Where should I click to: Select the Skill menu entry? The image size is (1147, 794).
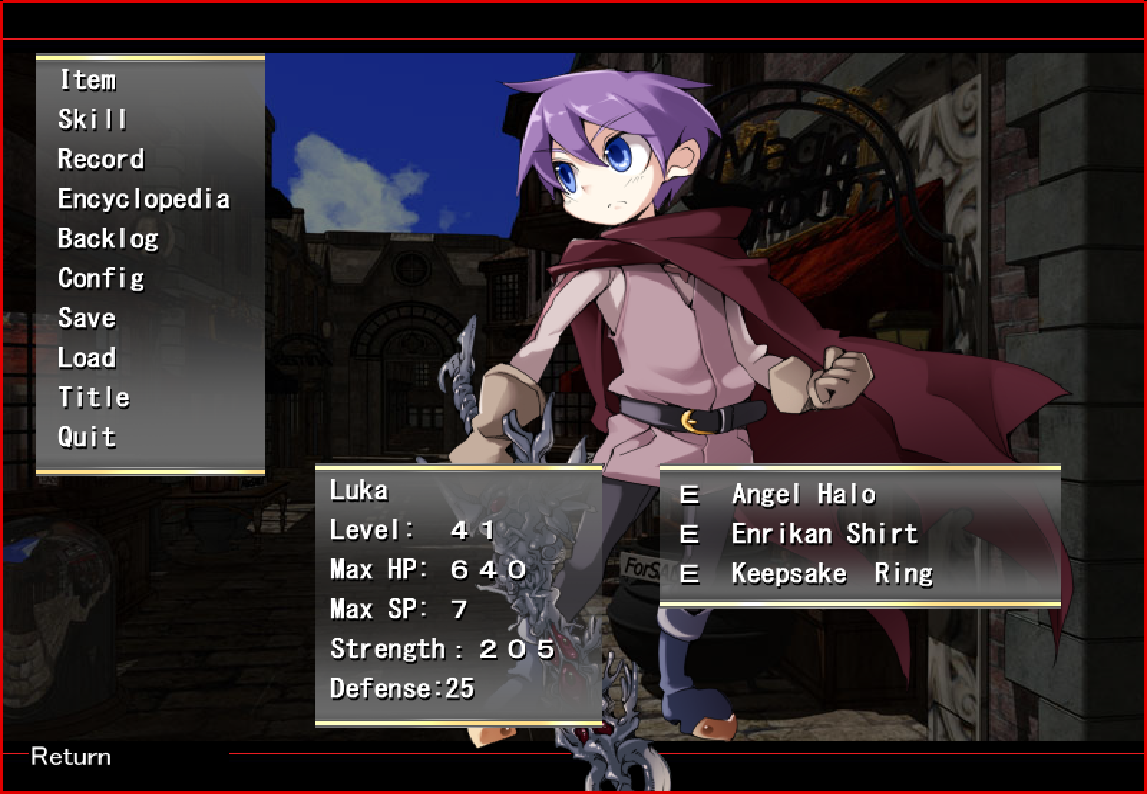93,120
